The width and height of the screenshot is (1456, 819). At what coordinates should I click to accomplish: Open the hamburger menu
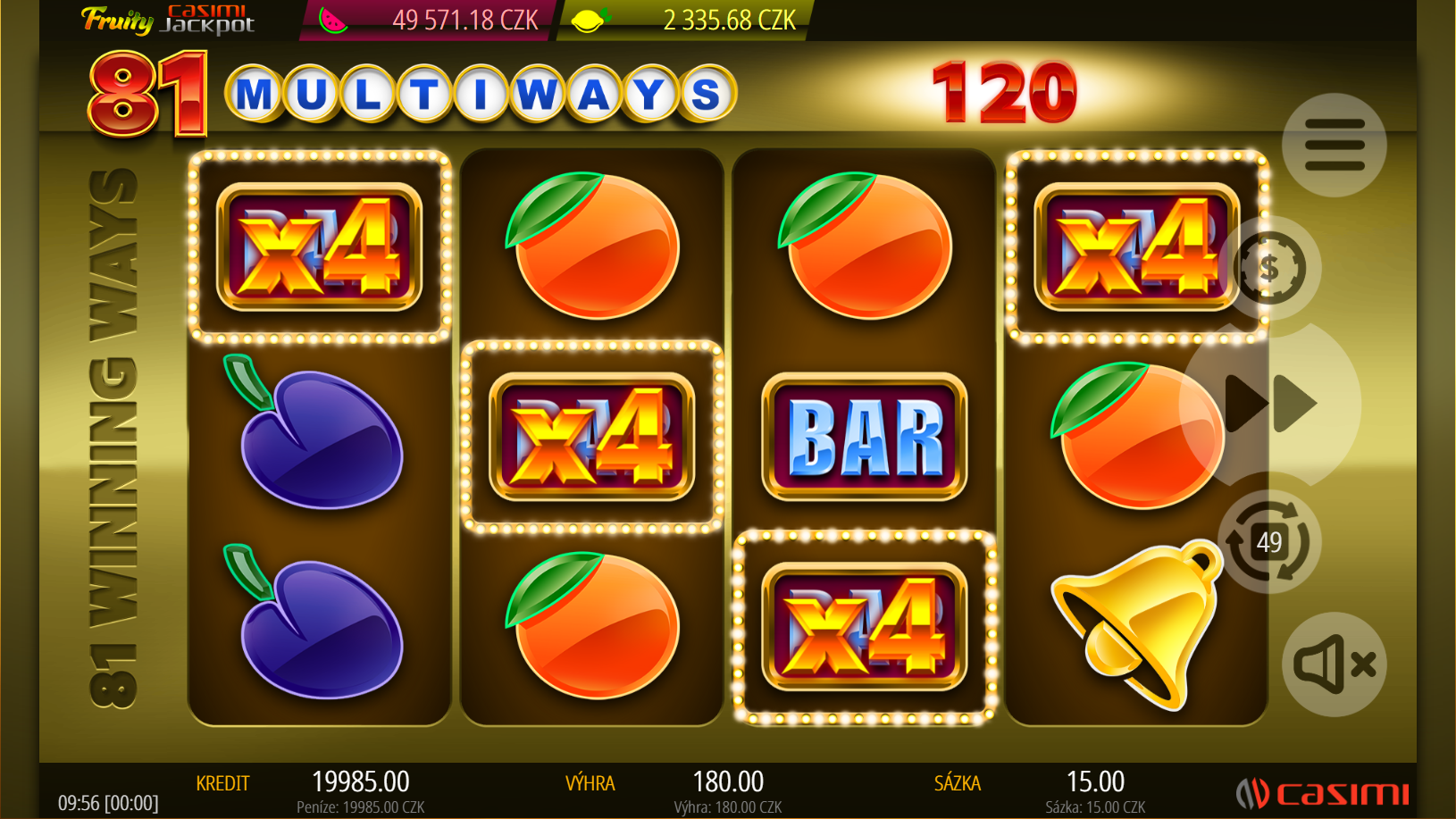(1334, 145)
